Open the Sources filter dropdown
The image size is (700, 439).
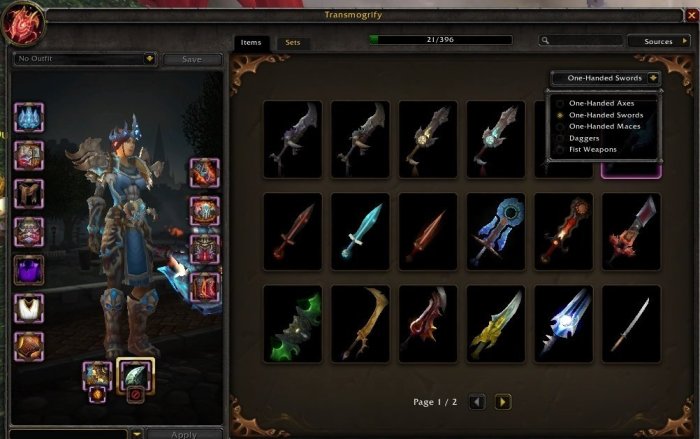(x=657, y=41)
